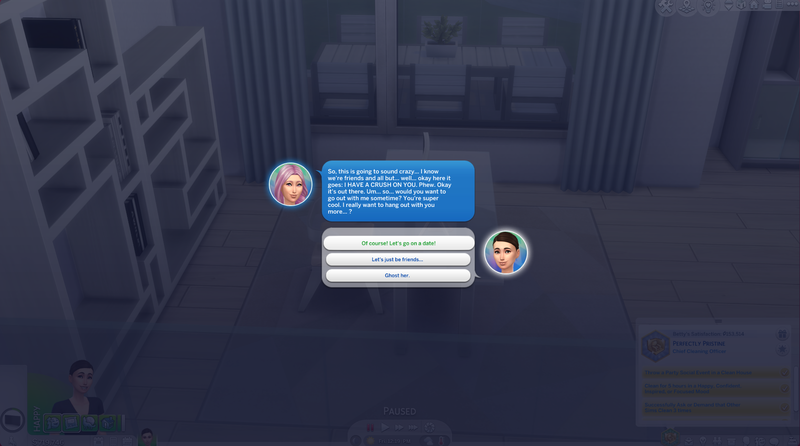Open the phone at the screen corner
The image size is (800, 446).
click(x=12, y=421)
